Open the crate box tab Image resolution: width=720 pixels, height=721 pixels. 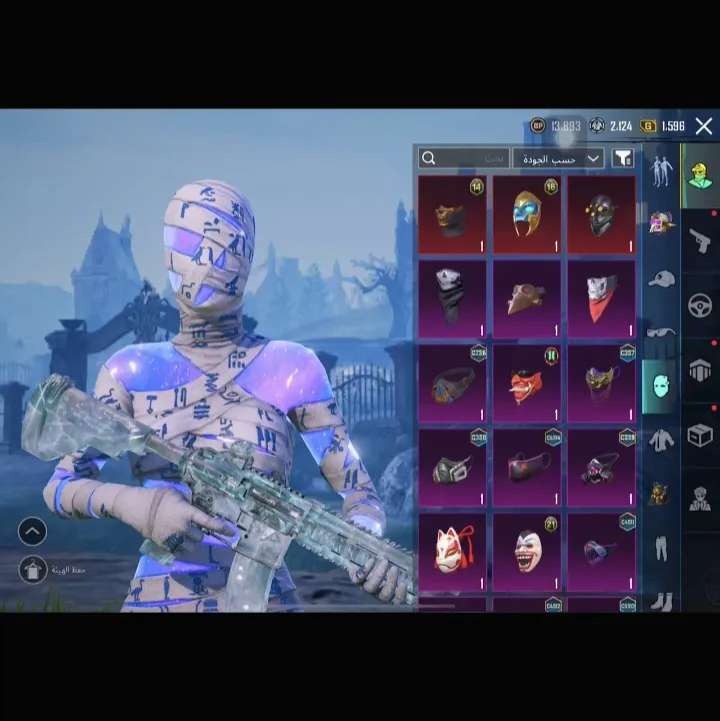(x=700, y=435)
